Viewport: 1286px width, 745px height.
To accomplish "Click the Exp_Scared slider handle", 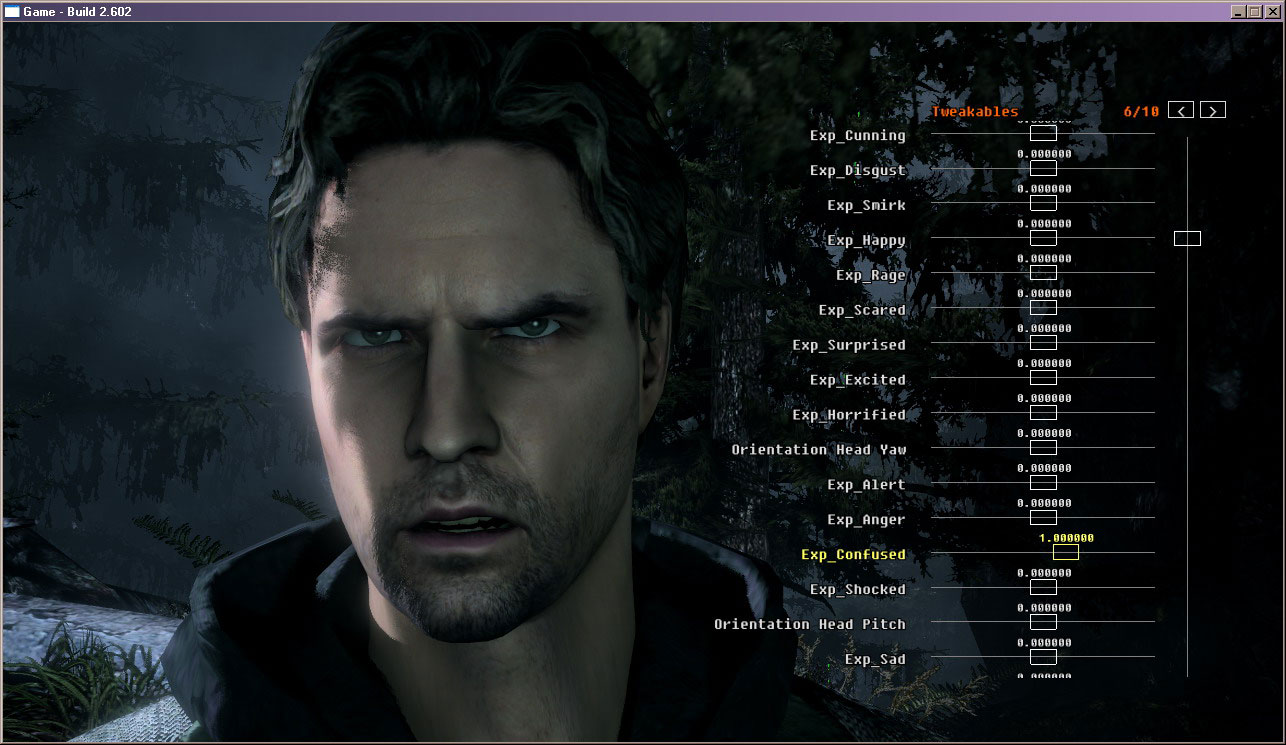I will coord(1043,308).
